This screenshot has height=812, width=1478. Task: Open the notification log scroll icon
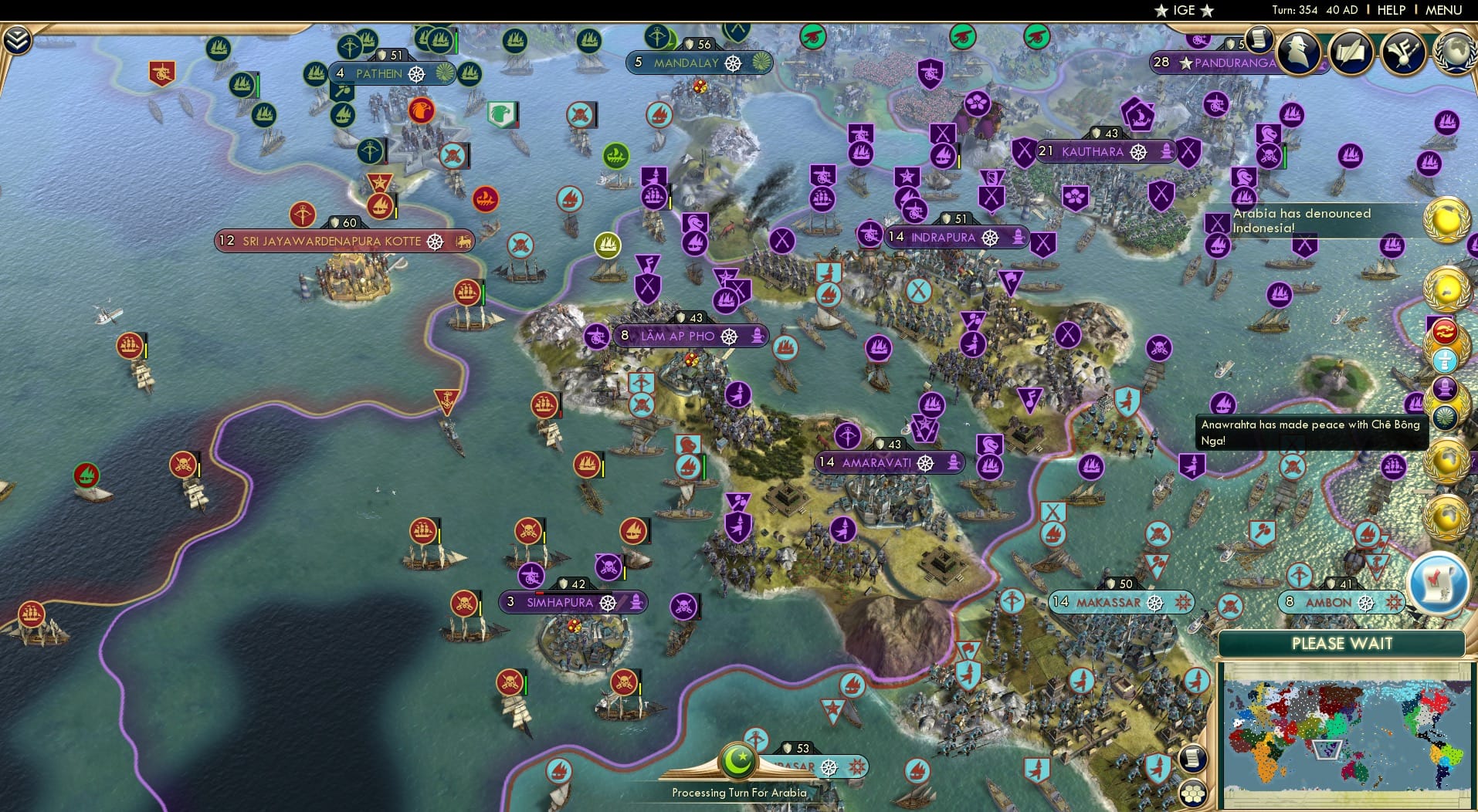click(x=1260, y=40)
